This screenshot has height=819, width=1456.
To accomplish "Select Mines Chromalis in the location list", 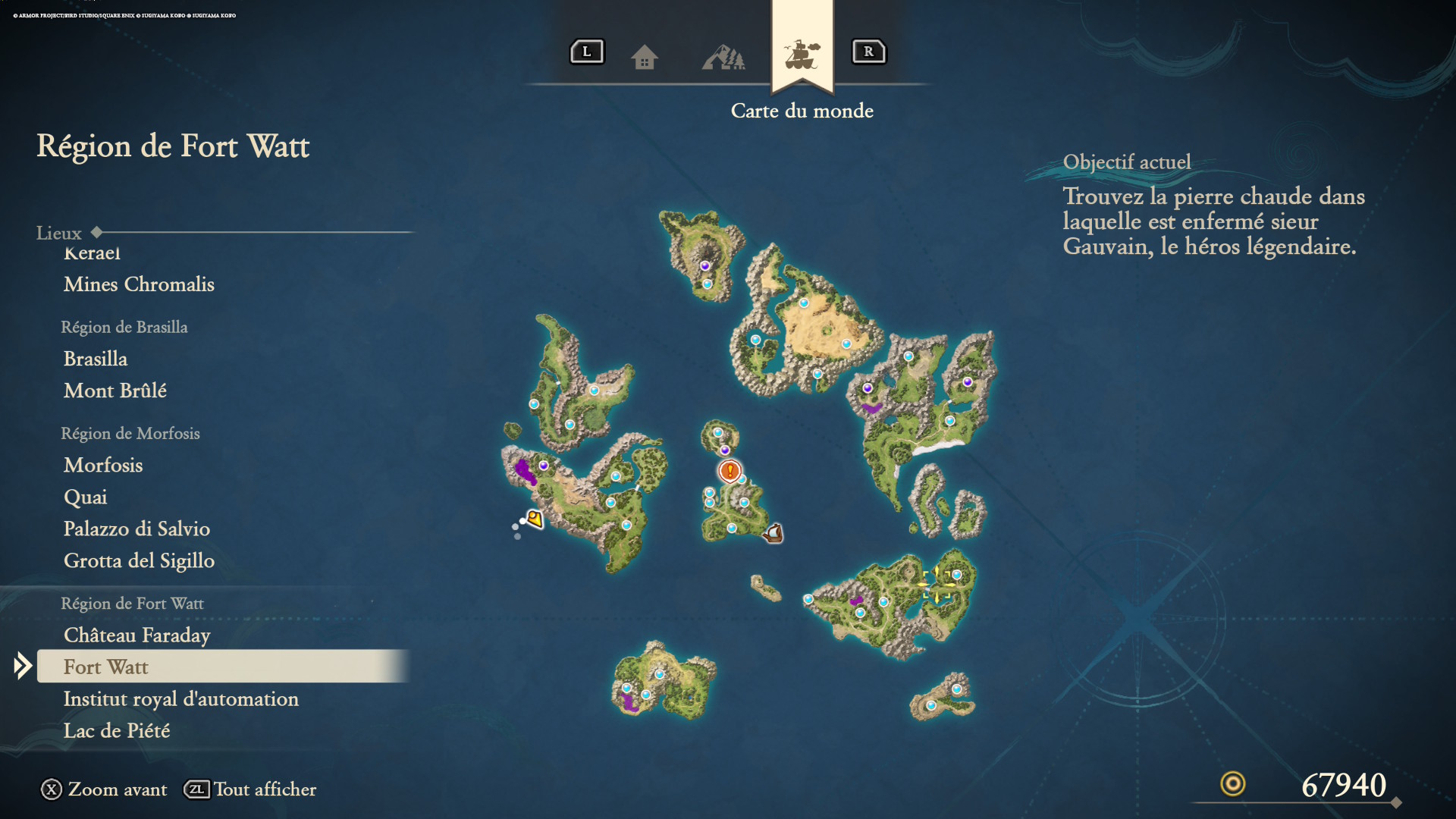I will coord(139,284).
